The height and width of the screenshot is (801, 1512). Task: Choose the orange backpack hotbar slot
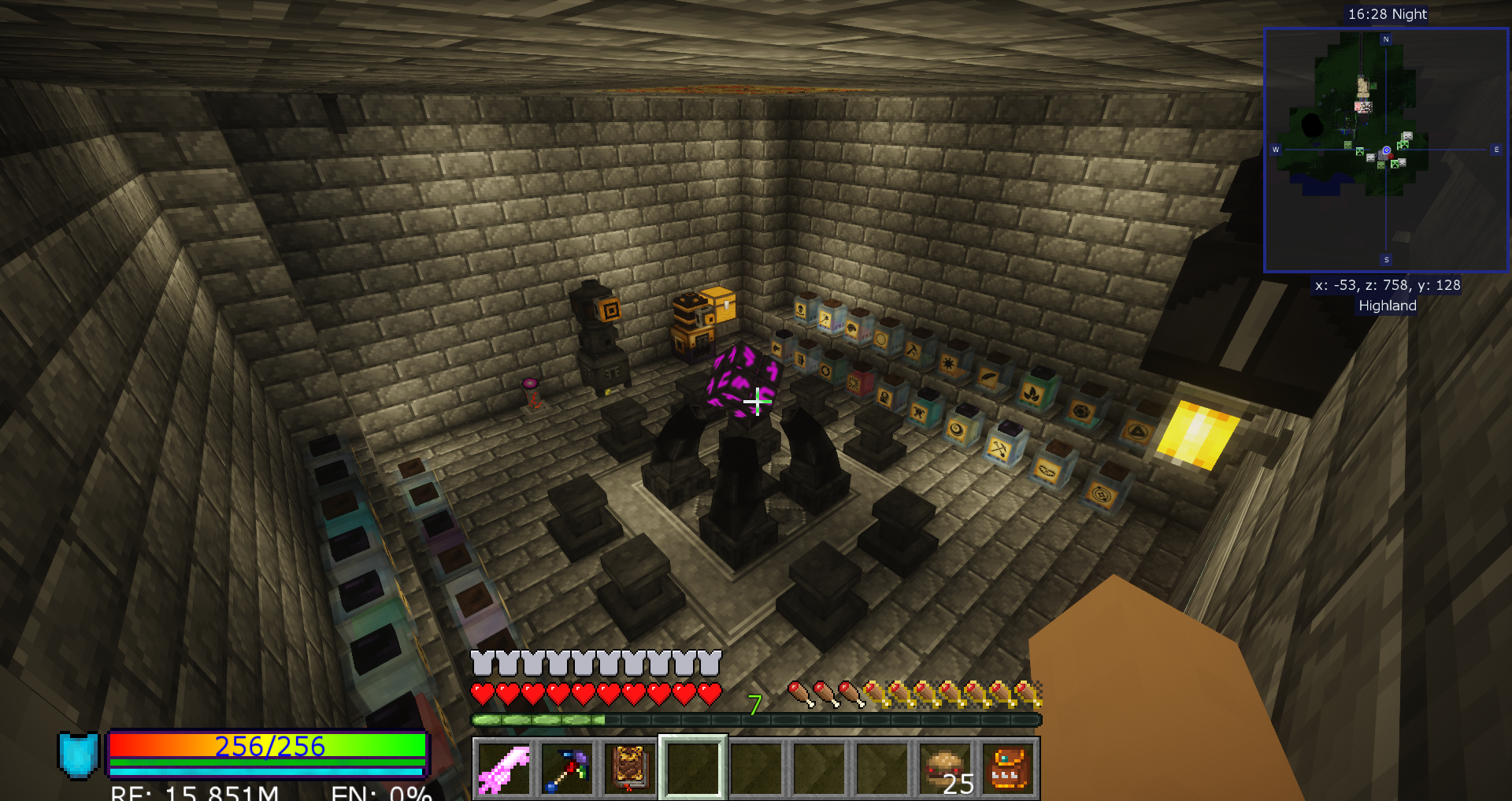click(x=1008, y=769)
